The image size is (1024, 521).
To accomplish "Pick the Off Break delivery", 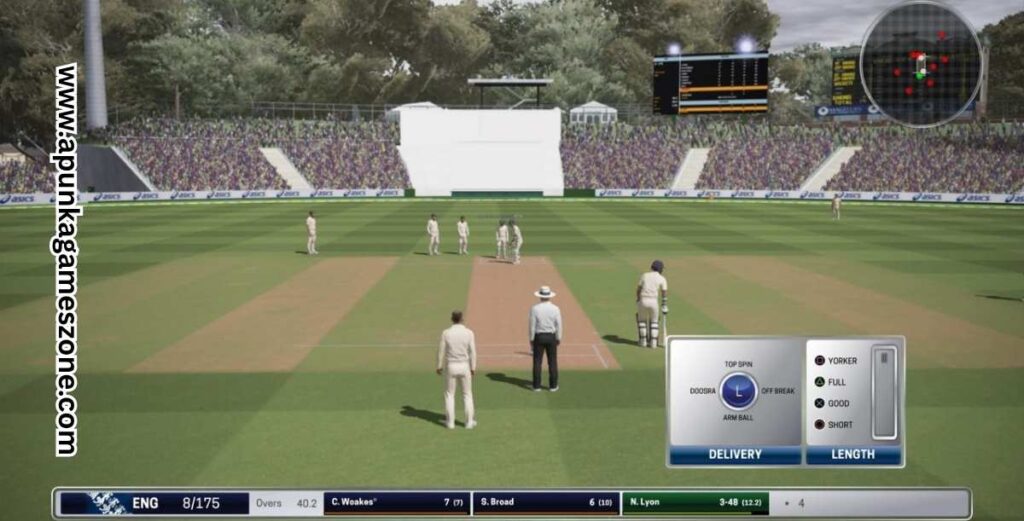I will [777, 391].
